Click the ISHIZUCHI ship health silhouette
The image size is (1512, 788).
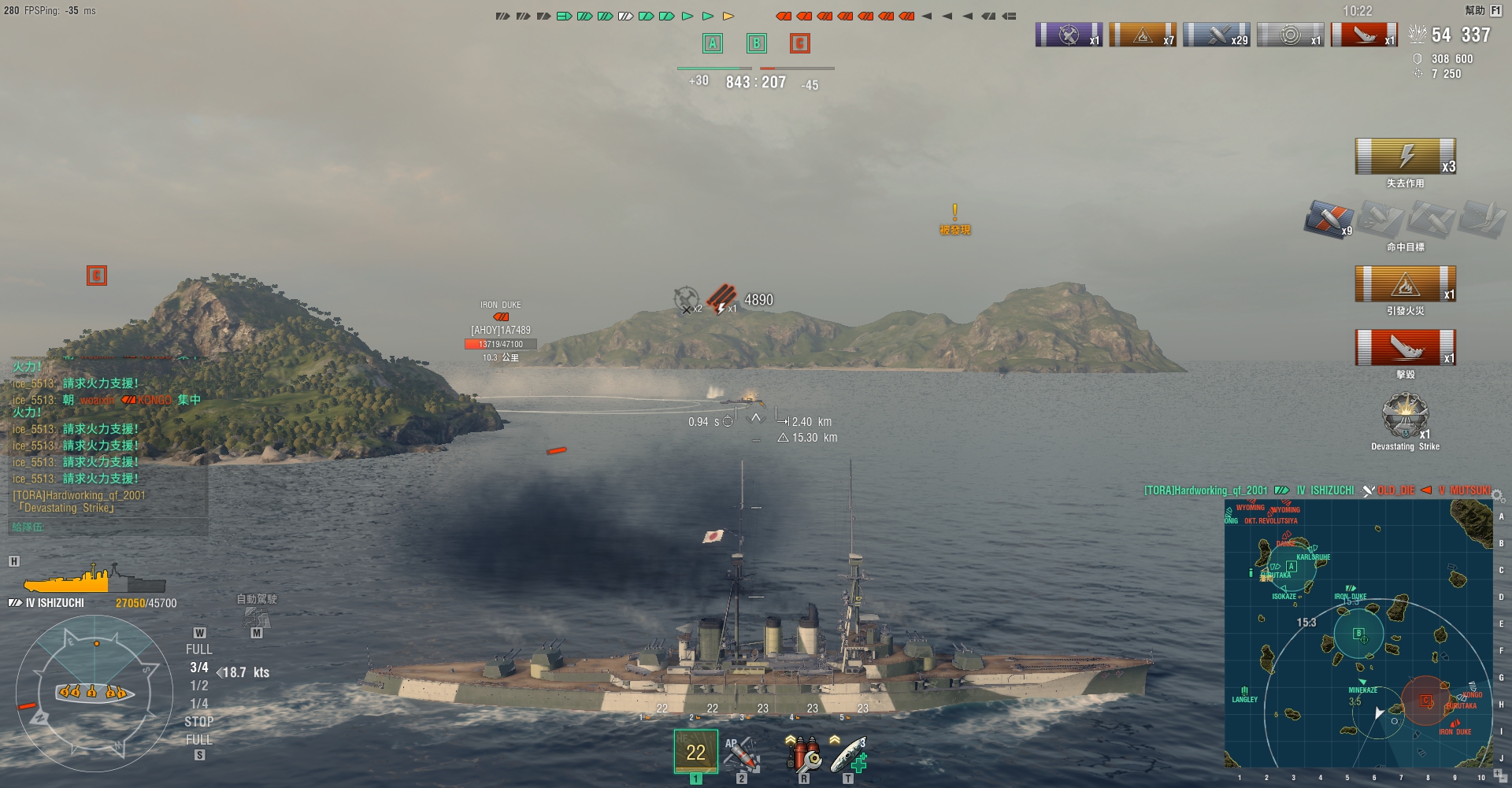pos(94,581)
